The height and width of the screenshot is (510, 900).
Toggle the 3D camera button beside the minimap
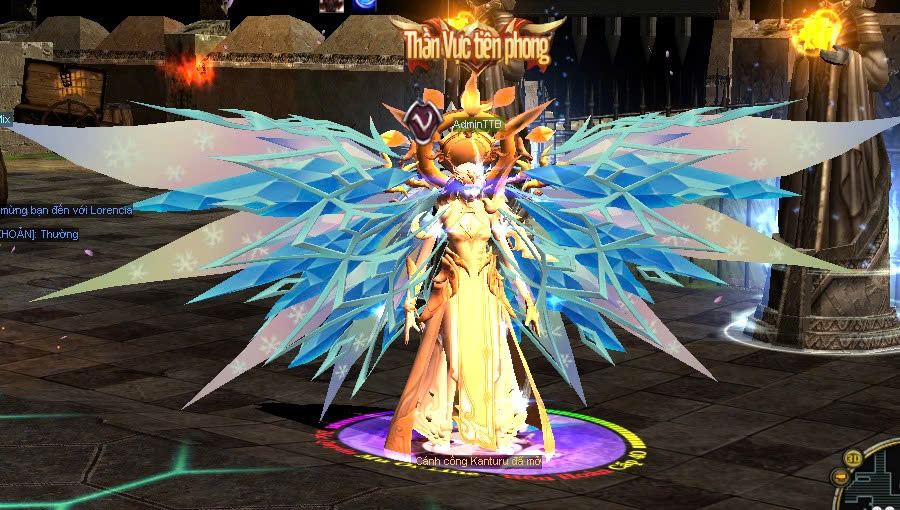pyautogui.click(x=855, y=458)
